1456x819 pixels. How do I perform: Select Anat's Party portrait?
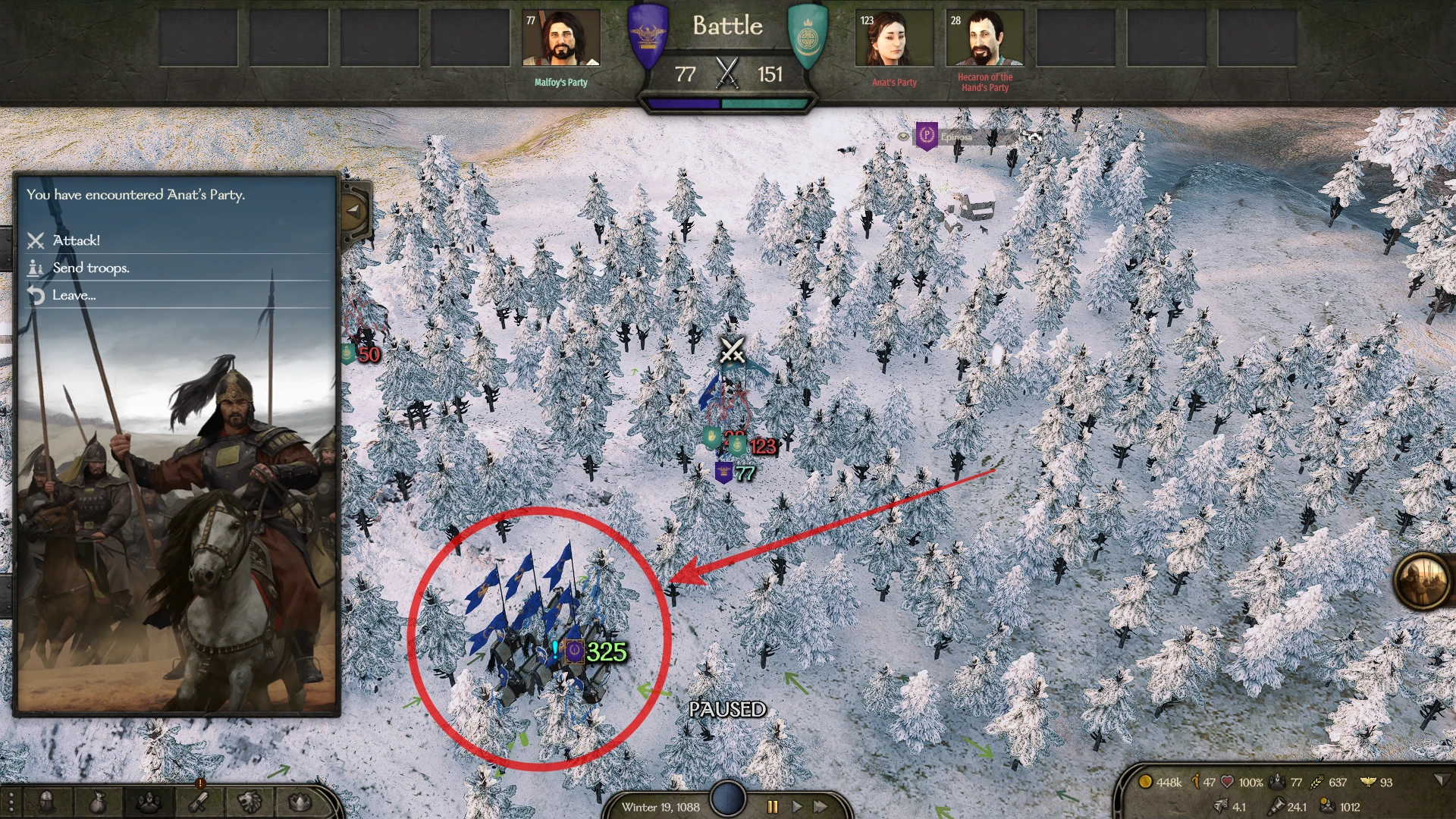894,38
